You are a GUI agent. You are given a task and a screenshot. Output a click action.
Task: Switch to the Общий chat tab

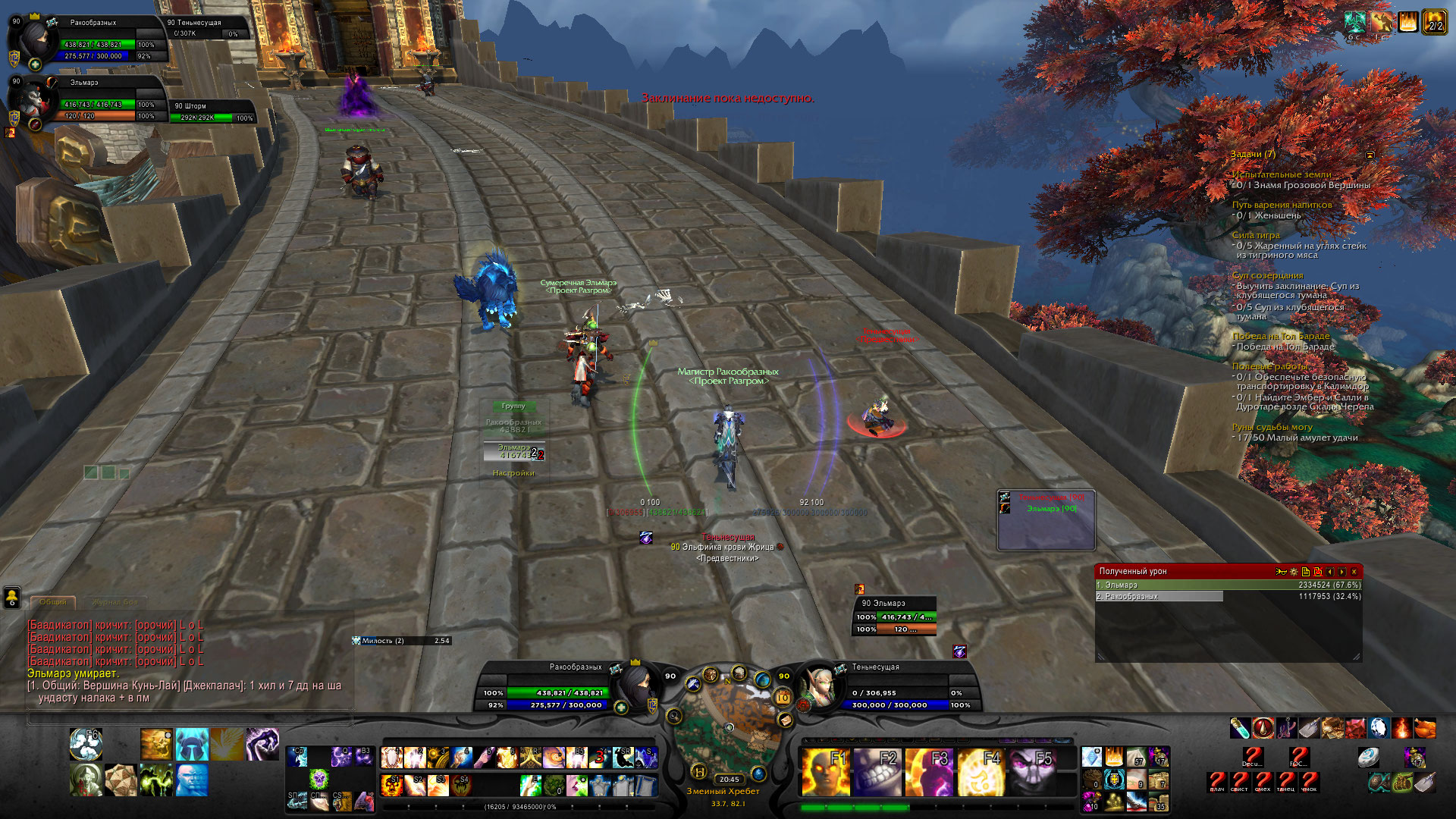[53, 602]
